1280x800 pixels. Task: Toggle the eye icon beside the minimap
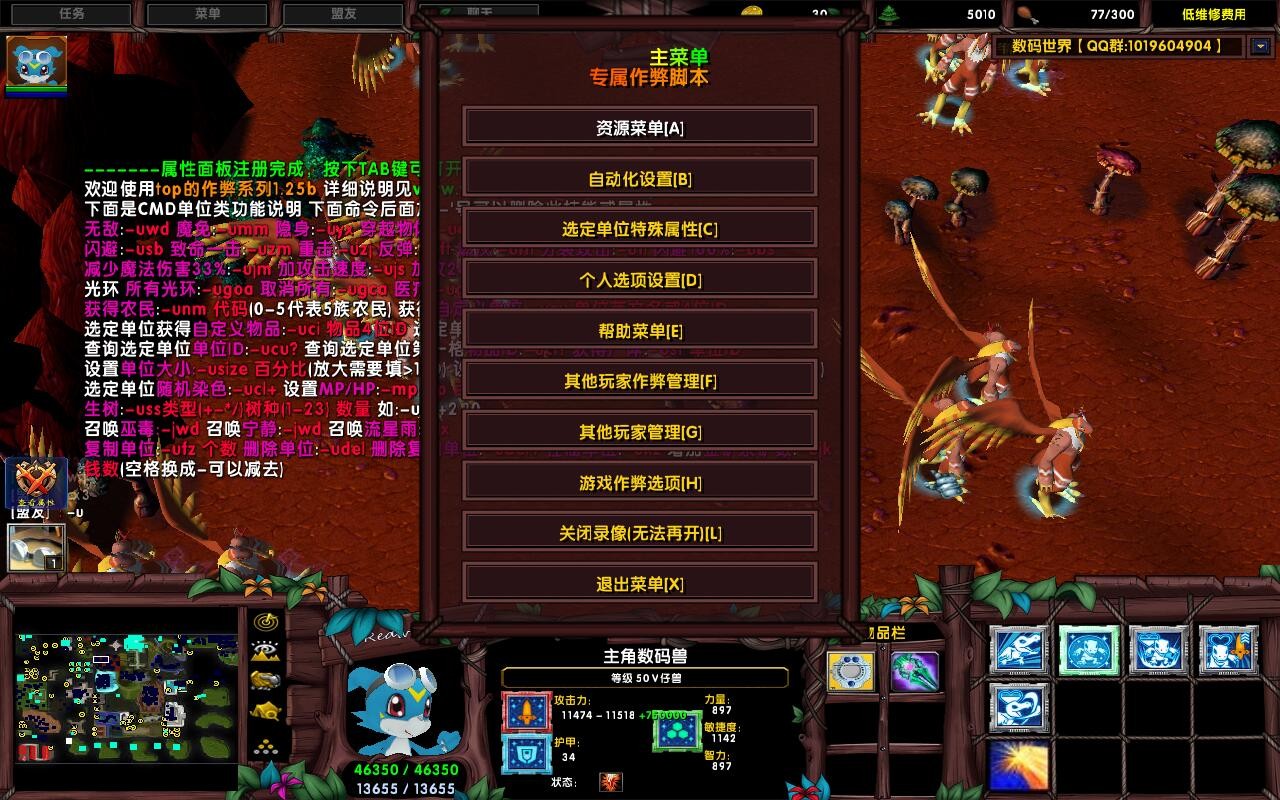264,649
